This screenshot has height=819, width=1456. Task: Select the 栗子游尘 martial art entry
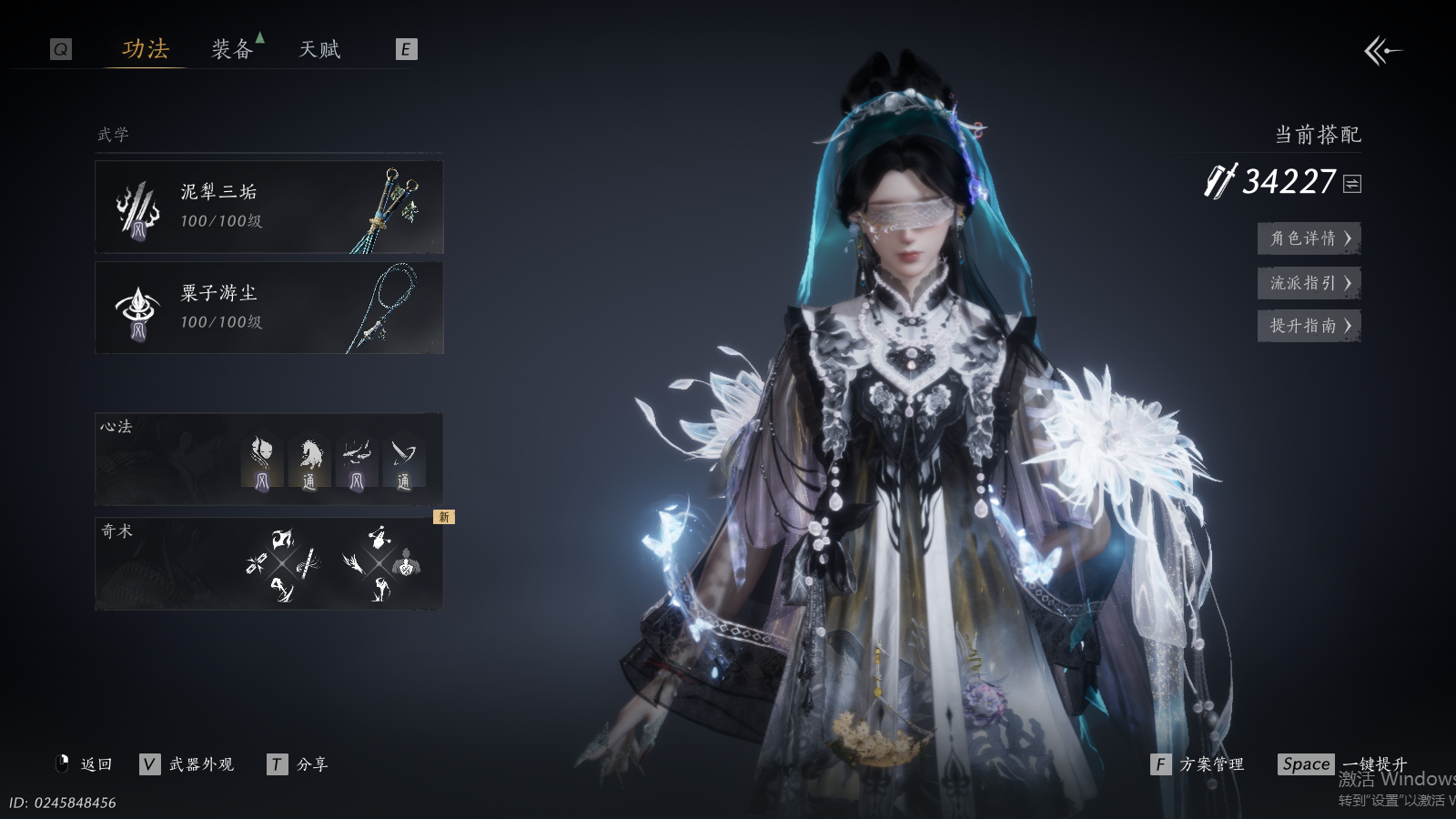tap(268, 308)
